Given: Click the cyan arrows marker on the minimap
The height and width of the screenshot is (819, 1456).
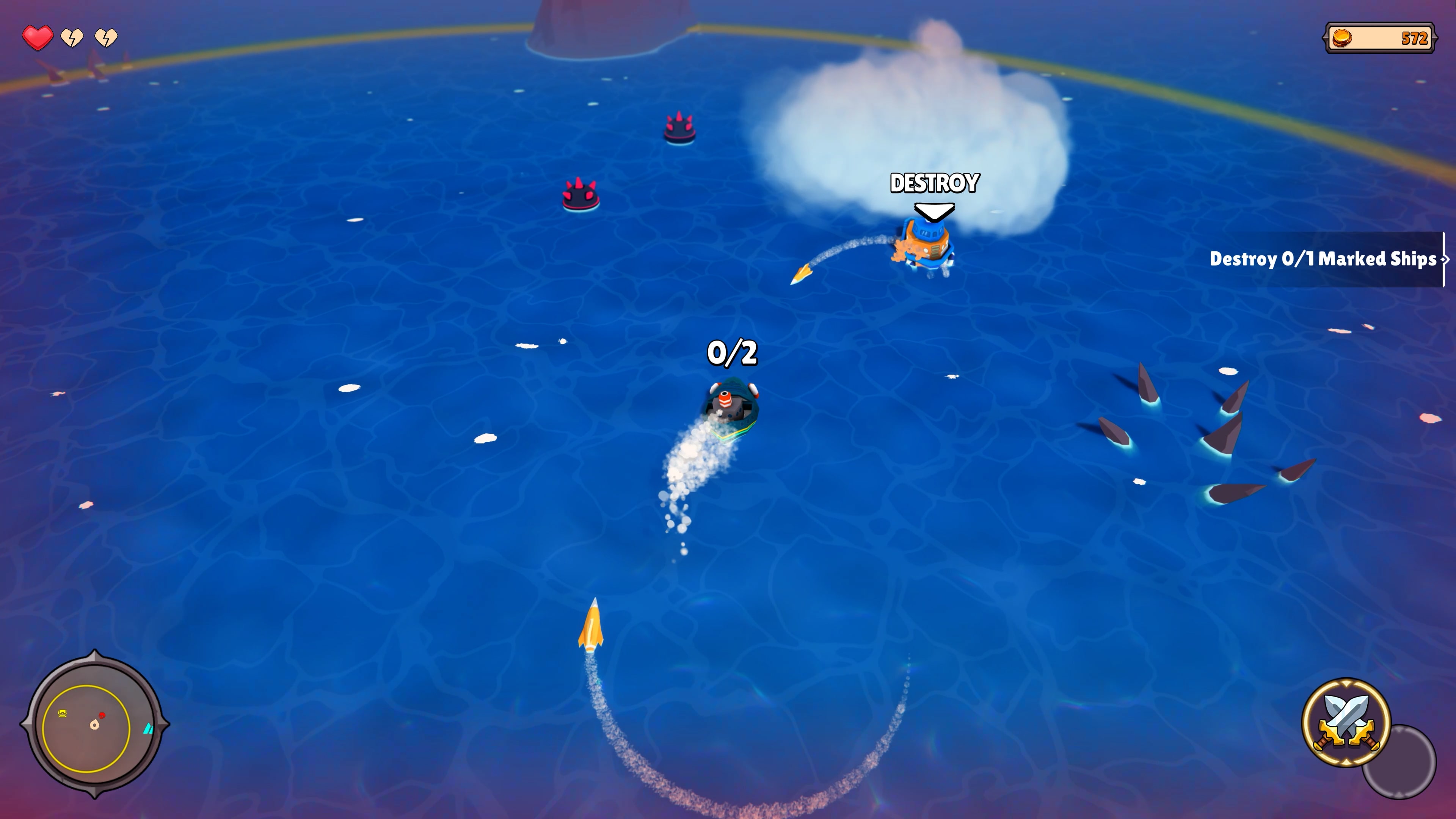Looking at the screenshot, I should click(x=149, y=728).
